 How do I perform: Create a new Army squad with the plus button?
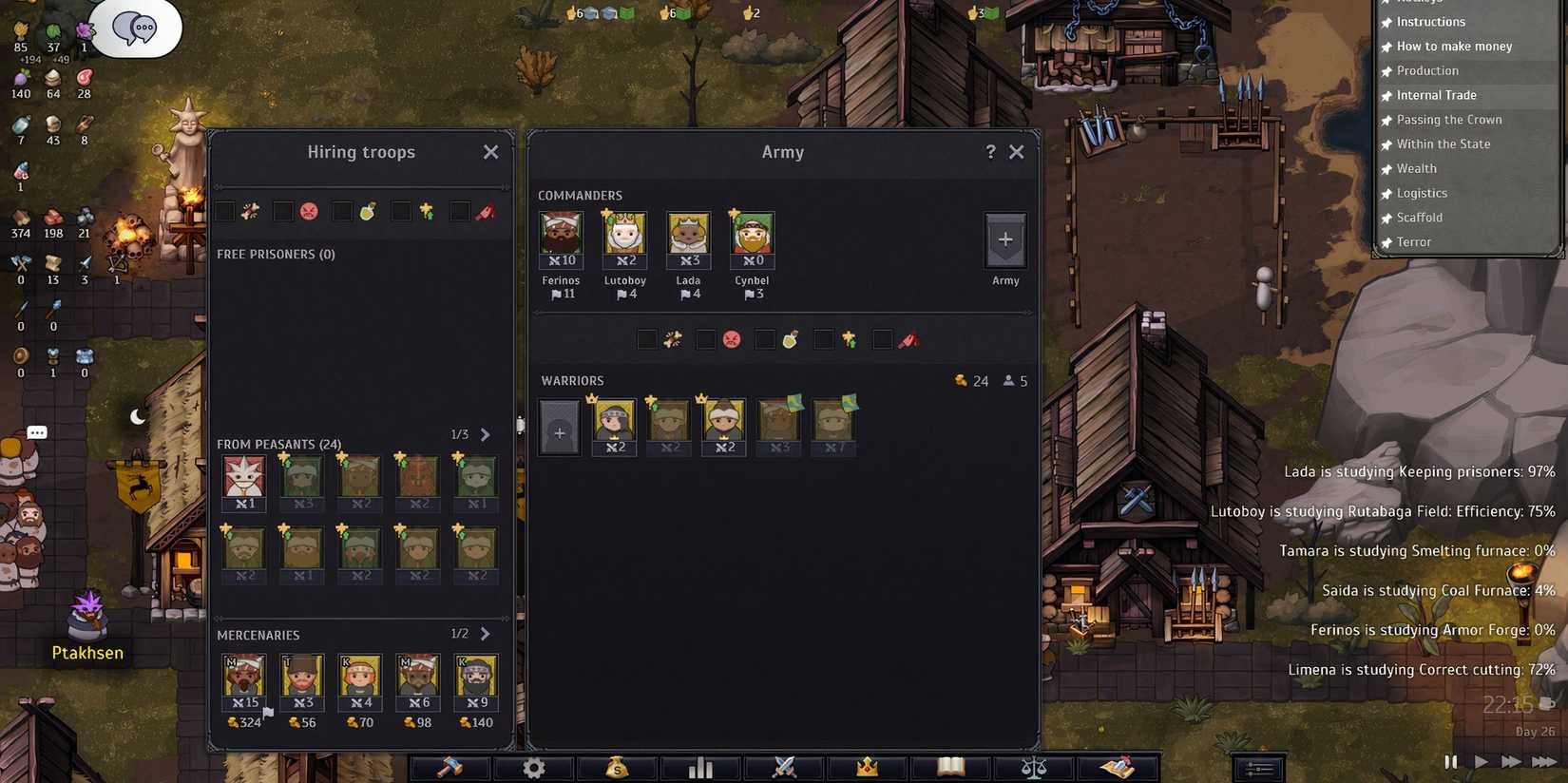pos(1004,240)
